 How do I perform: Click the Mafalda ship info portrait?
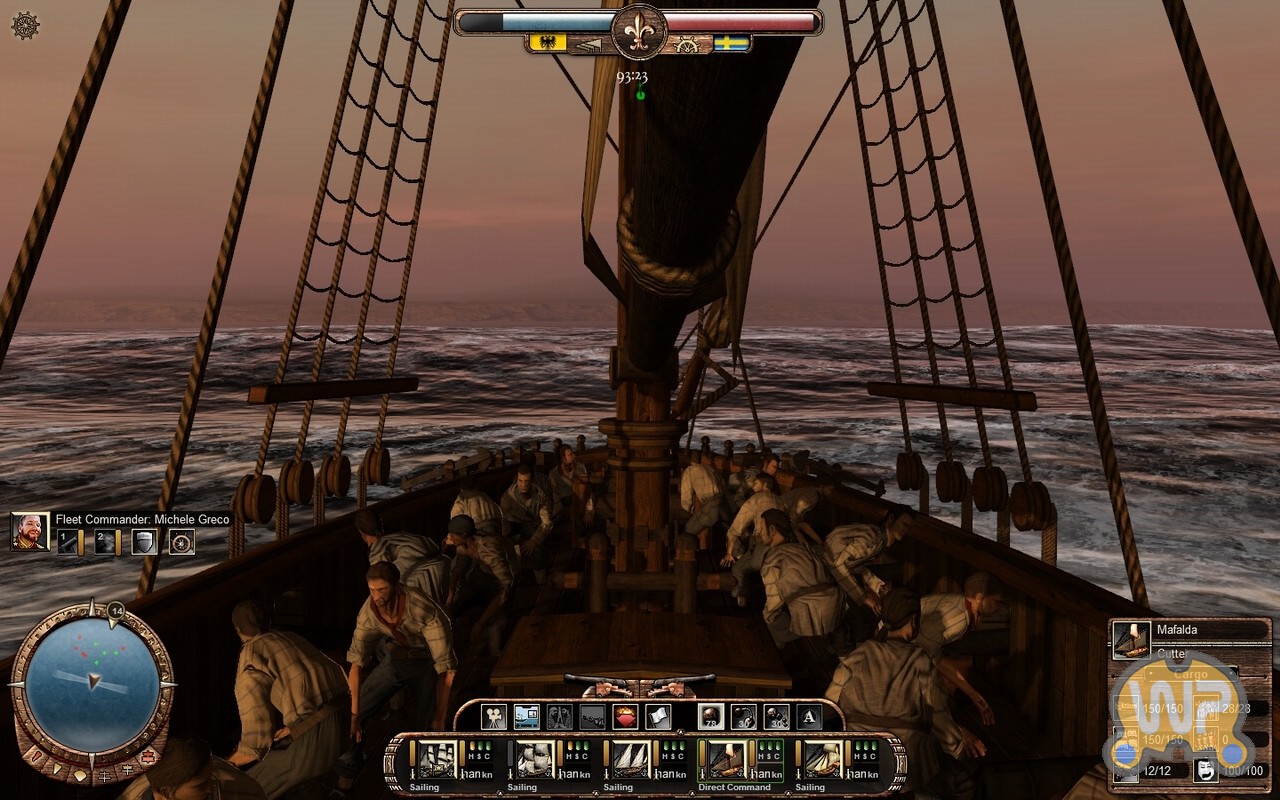(1131, 640)
